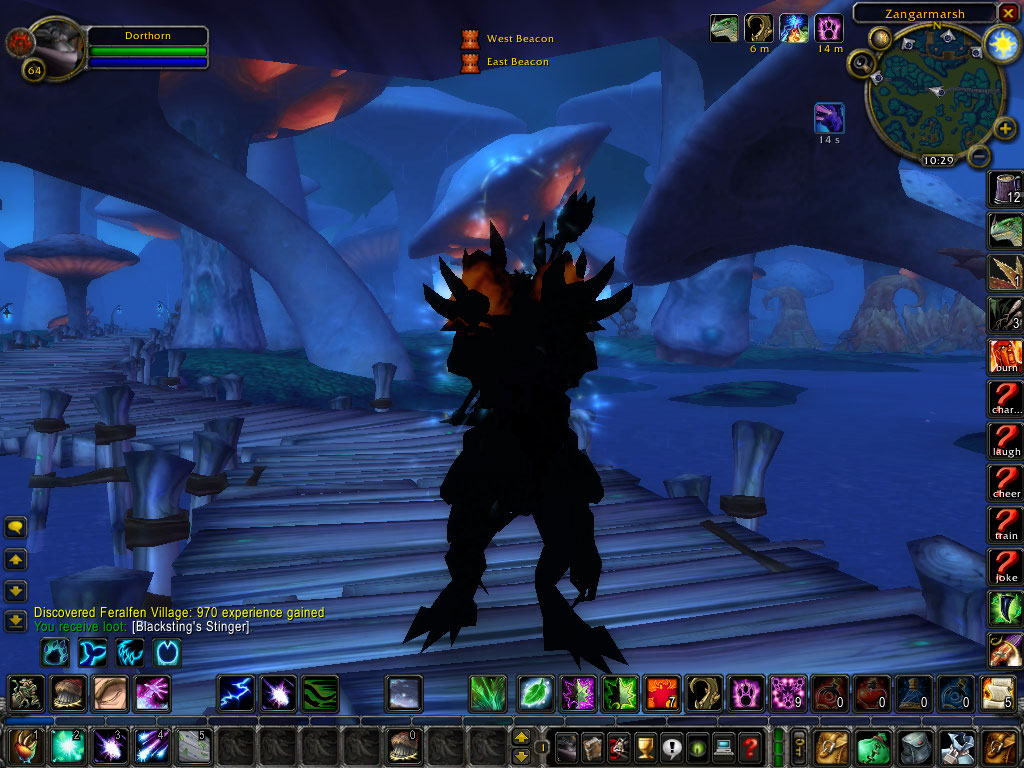The width and height of the screenshot is (1024, 768).
Task: Click the West Beacon objective
Action: (x=519, y=39)
